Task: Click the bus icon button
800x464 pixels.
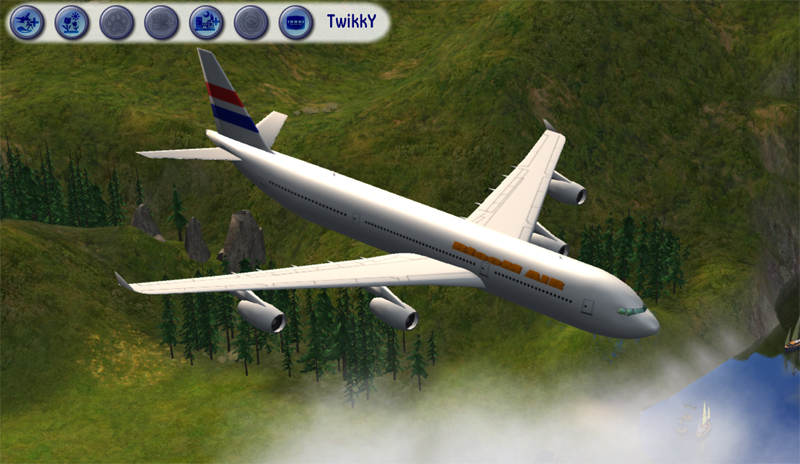Action: tap(296, 22)
